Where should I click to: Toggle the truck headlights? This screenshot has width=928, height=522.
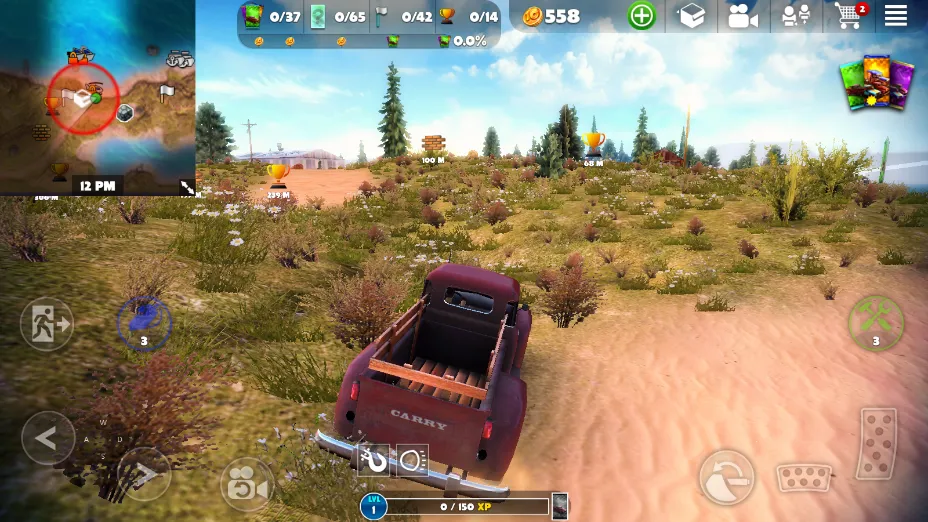(412, 461)
